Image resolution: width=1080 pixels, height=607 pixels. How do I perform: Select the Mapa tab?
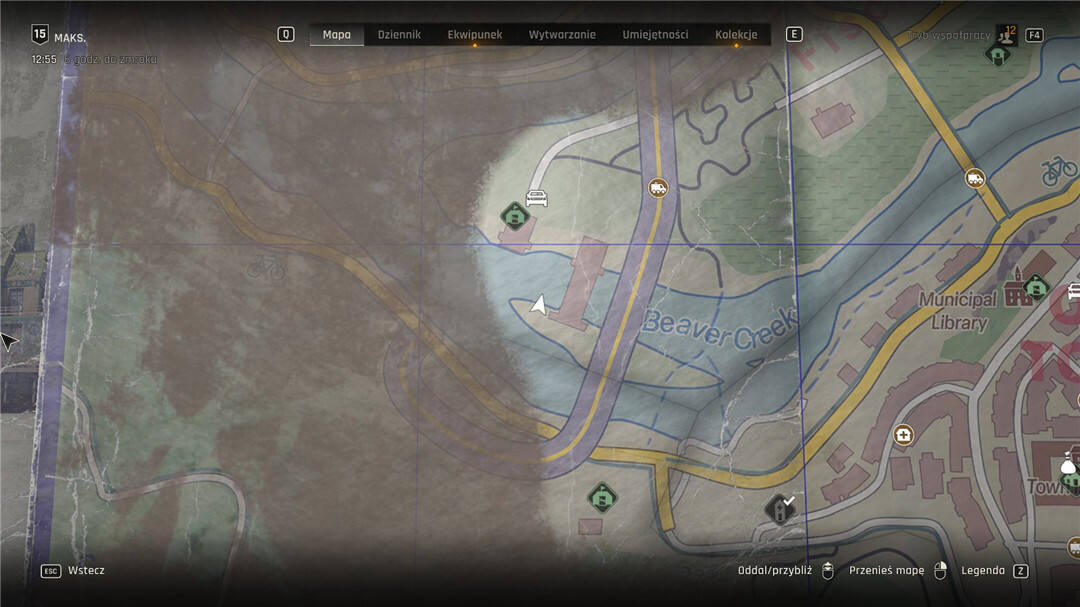(337, 35)
